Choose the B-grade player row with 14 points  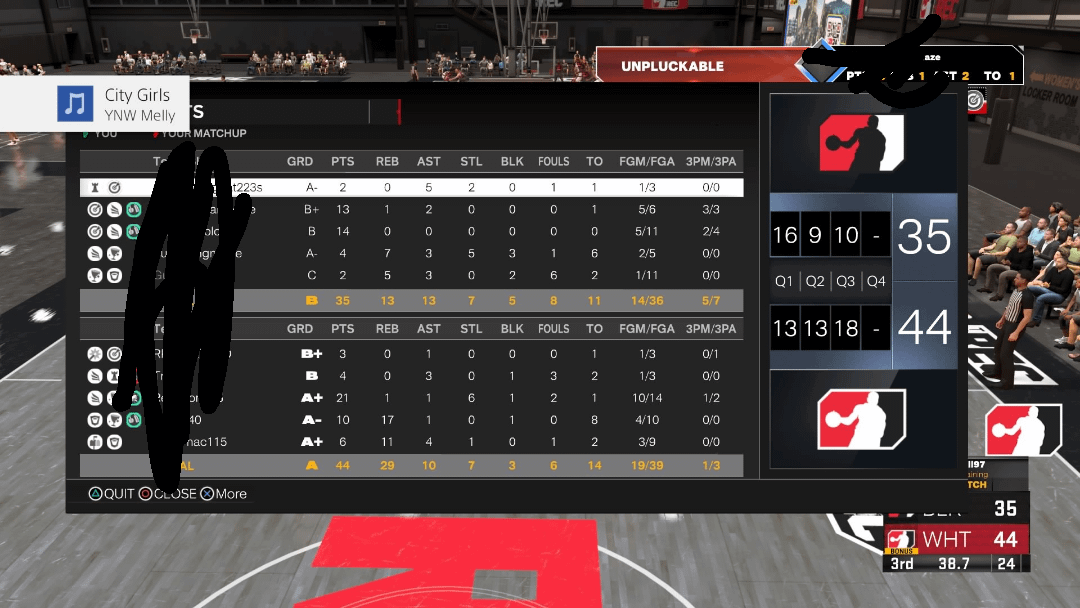click(412, 231)
